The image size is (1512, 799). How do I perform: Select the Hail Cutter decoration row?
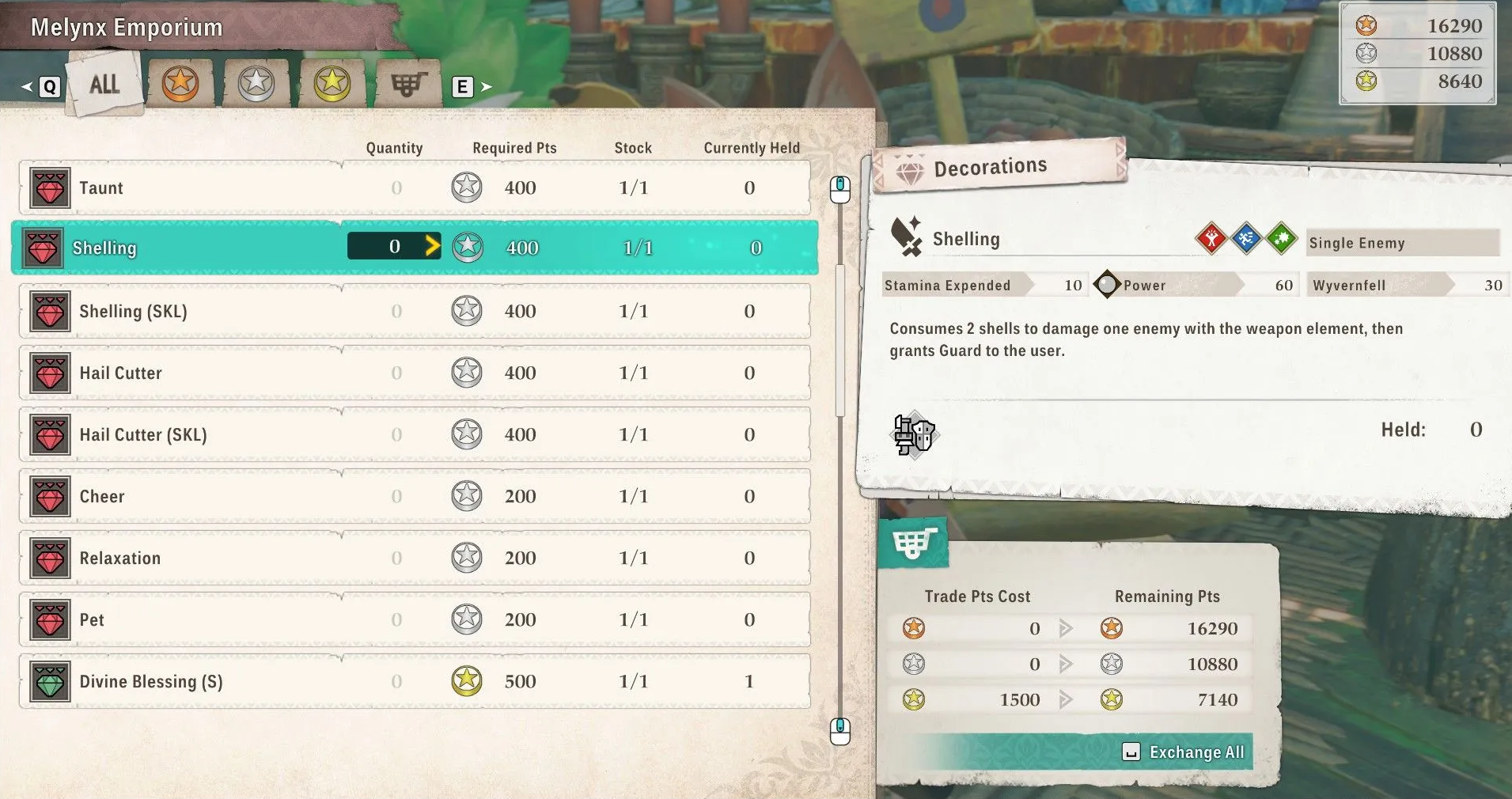tap(414, 373)
